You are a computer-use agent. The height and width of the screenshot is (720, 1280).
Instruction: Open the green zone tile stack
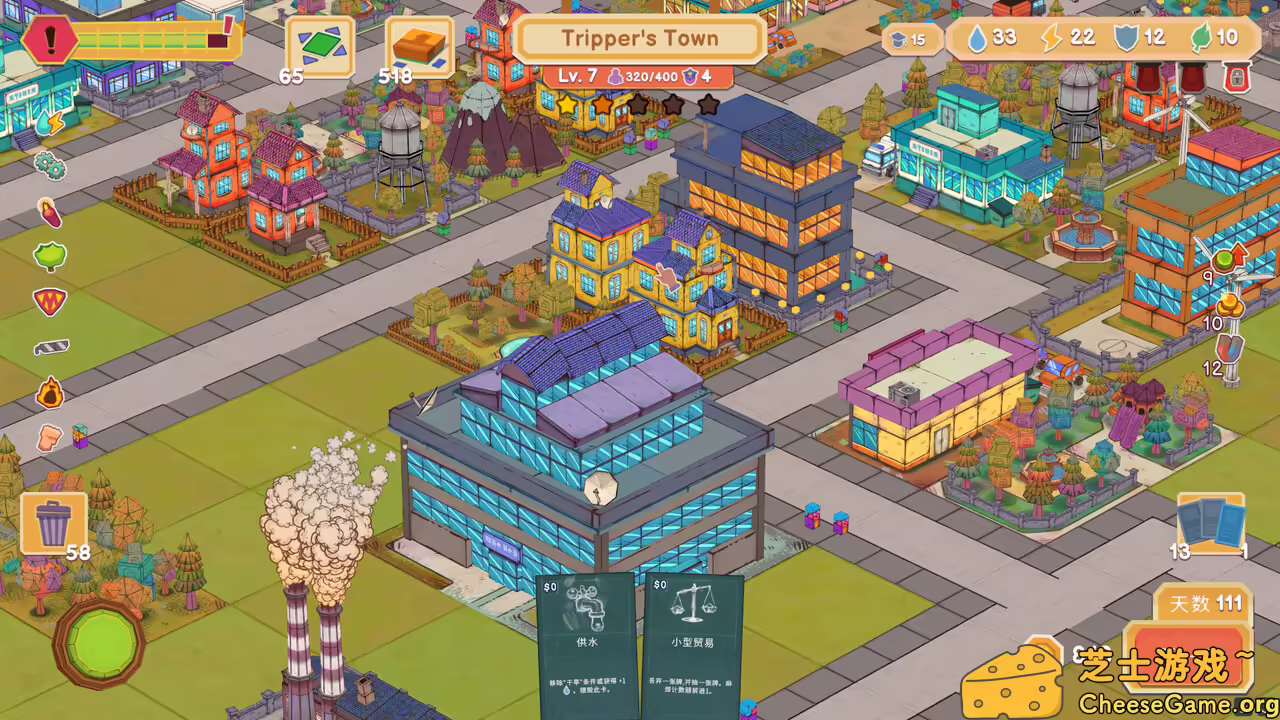(x=320, y=45)
